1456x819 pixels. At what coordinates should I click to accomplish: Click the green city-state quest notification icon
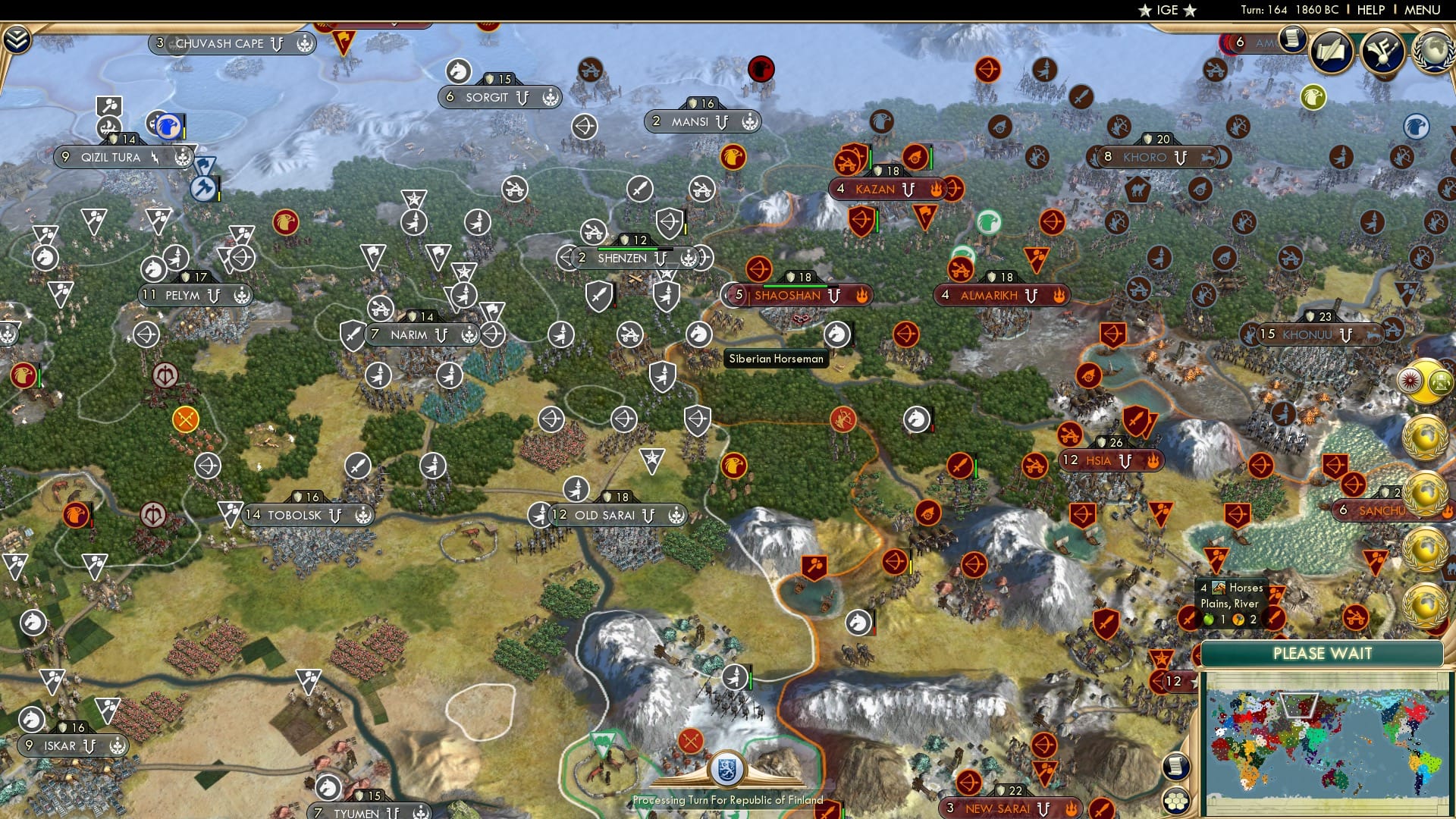pos(1441,381)
